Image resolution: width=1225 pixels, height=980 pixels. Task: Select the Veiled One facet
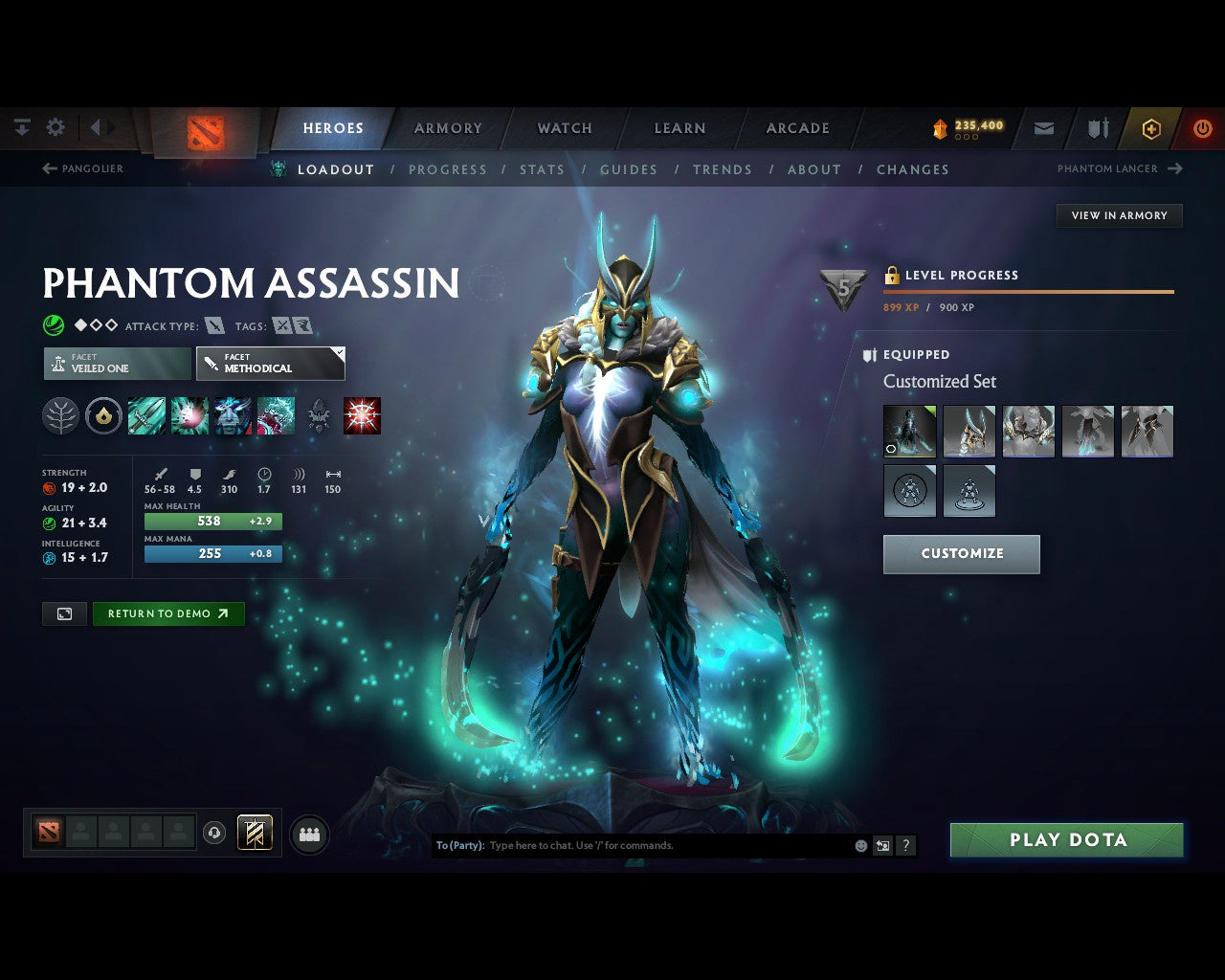[115, 364]
